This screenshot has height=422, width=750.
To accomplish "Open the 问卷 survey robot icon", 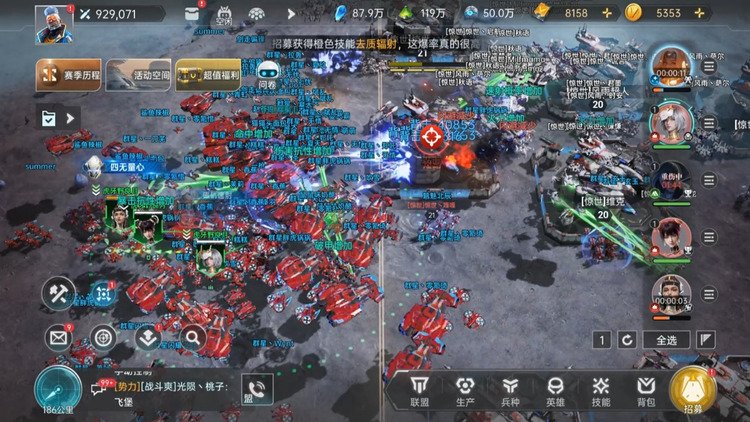I will [267, 75].
